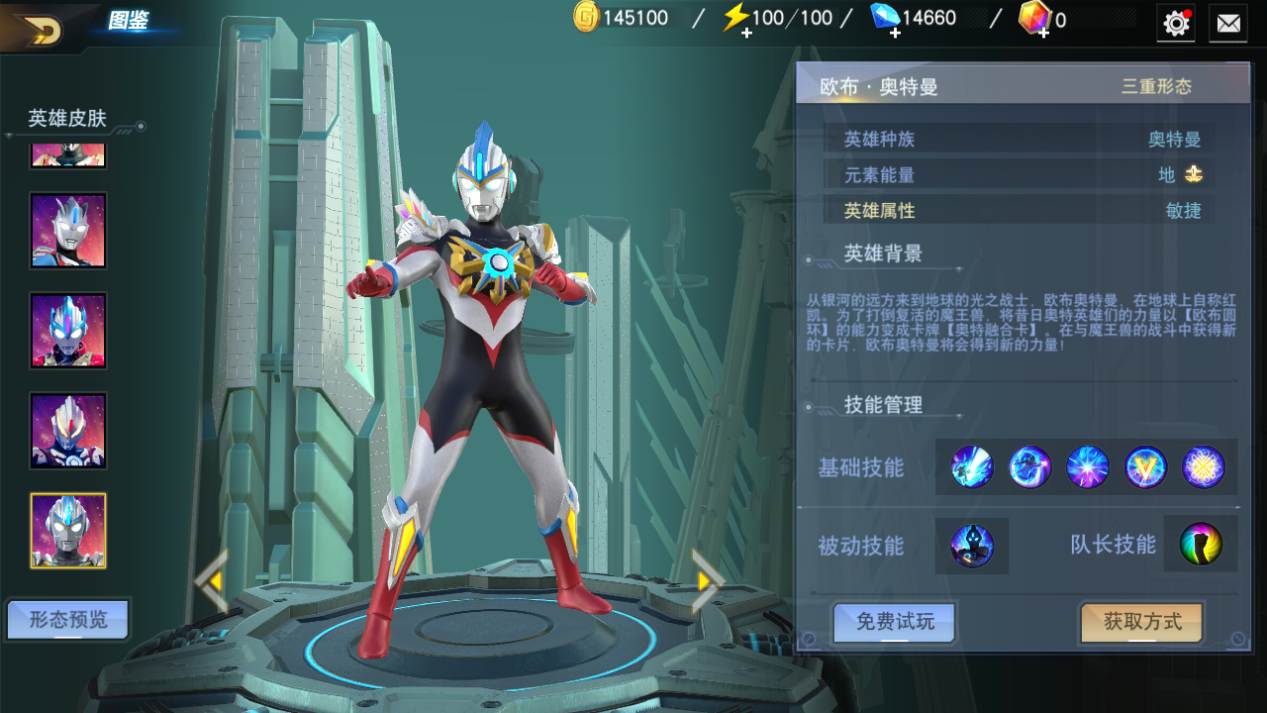Open the 获取方式 obtain method button
Screen dimensions: 1267x713
(x=1142, y=622)
